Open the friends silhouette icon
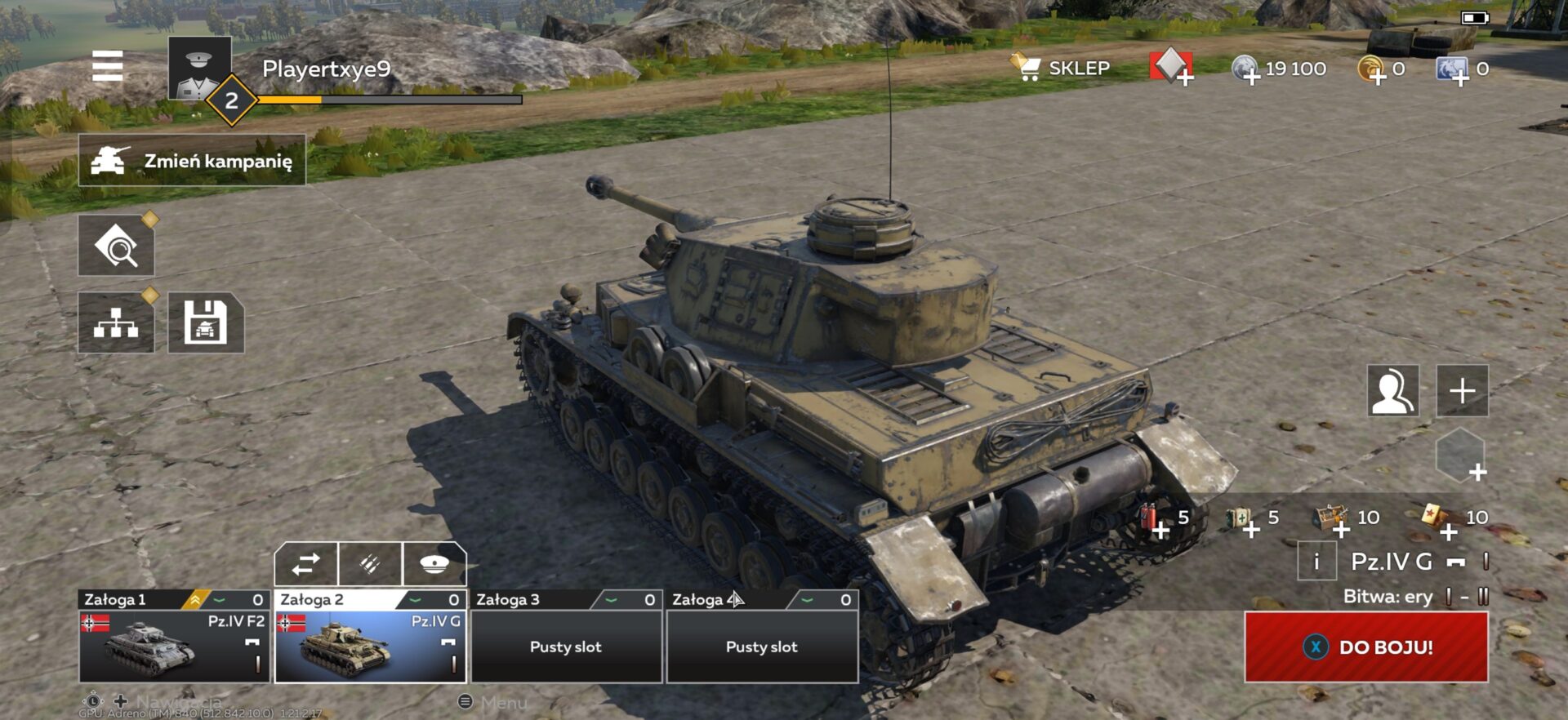The width and height of the screenshot is (1568, 720). coord(1392,391)
